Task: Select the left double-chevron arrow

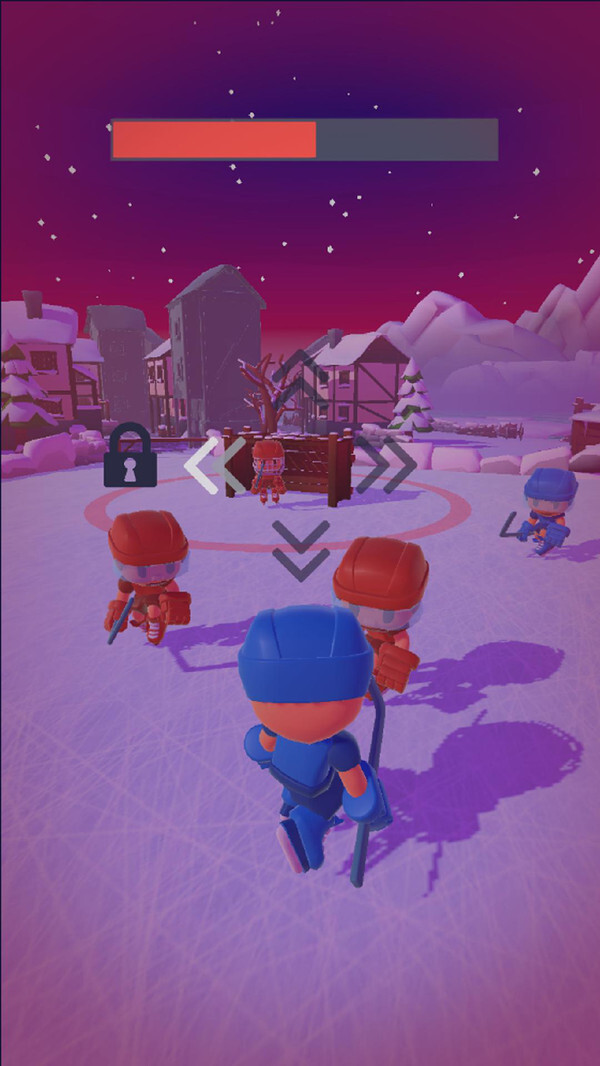Action: [217, 464]
